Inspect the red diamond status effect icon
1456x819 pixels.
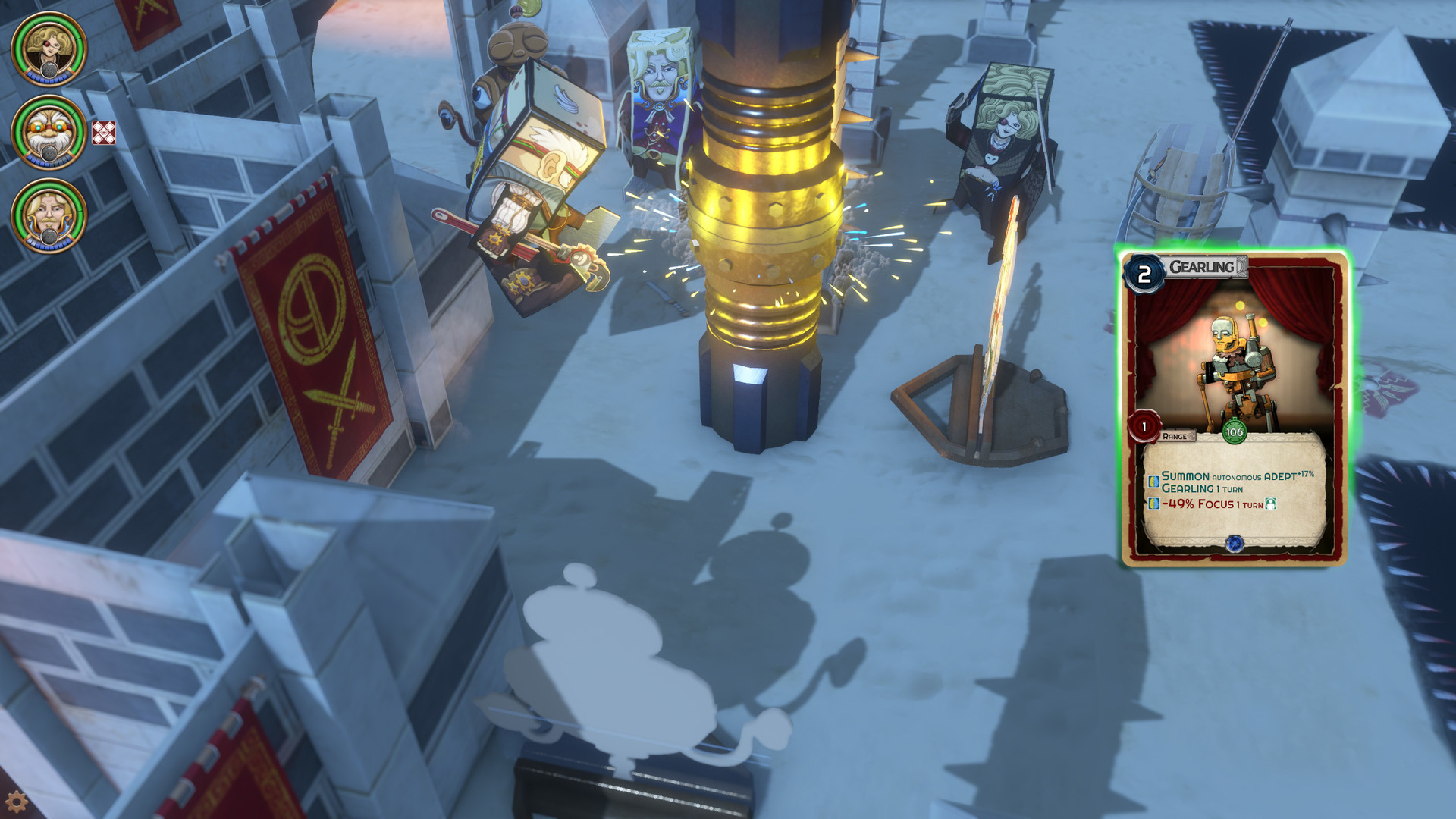click(x=103, y=133)
